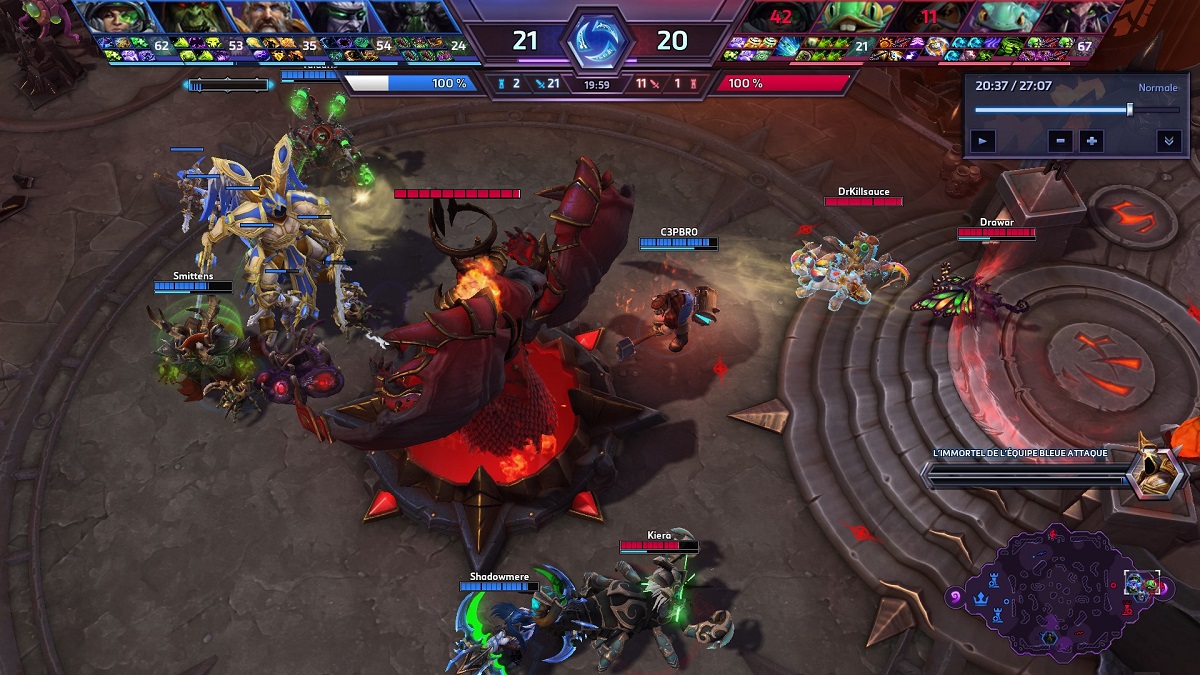Slow down replay with the minus button

pyautogui.click(x=1062, y=141)
